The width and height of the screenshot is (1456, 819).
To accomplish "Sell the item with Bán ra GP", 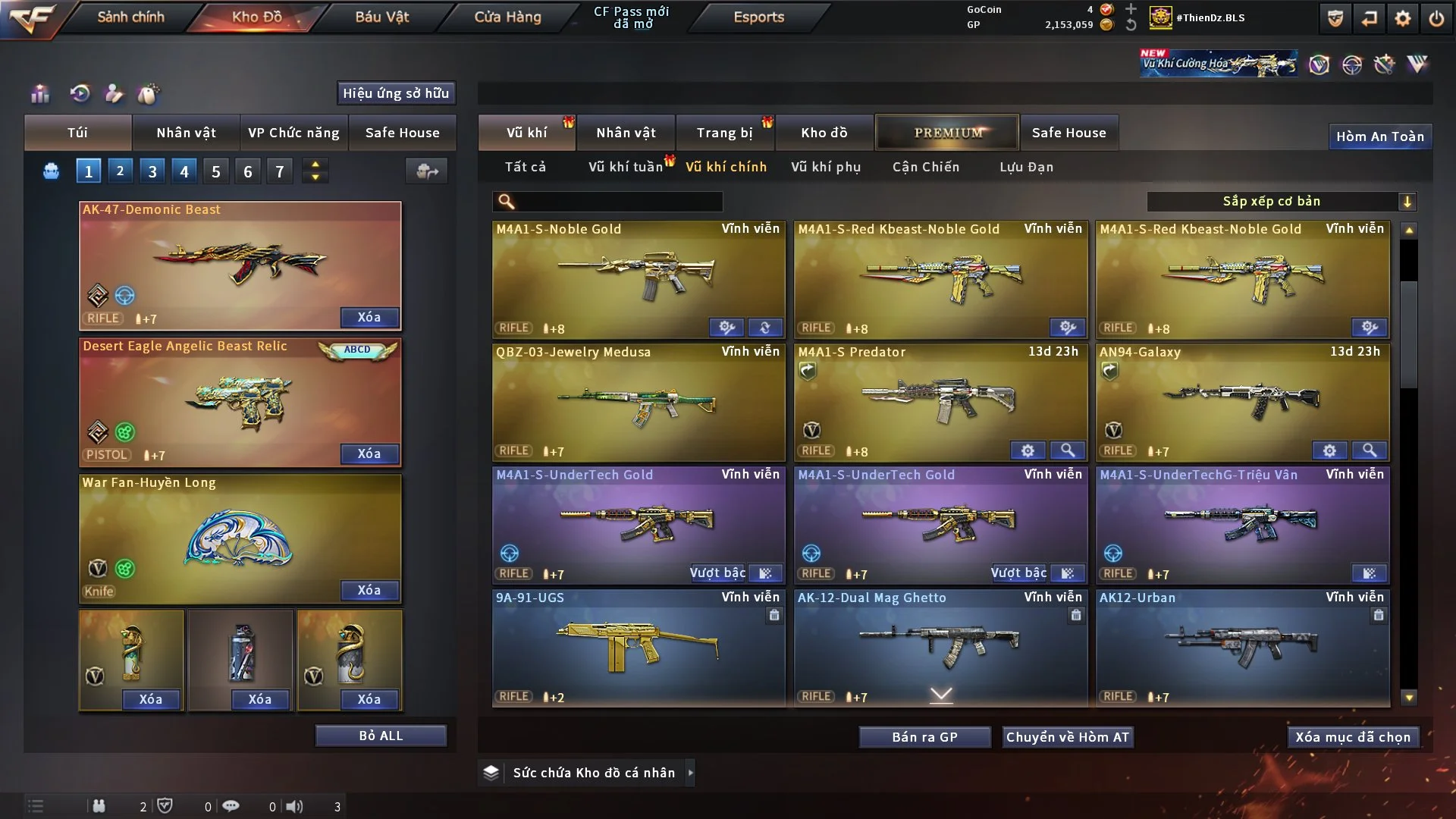I will pyautogui.click(x=924, y=737).
